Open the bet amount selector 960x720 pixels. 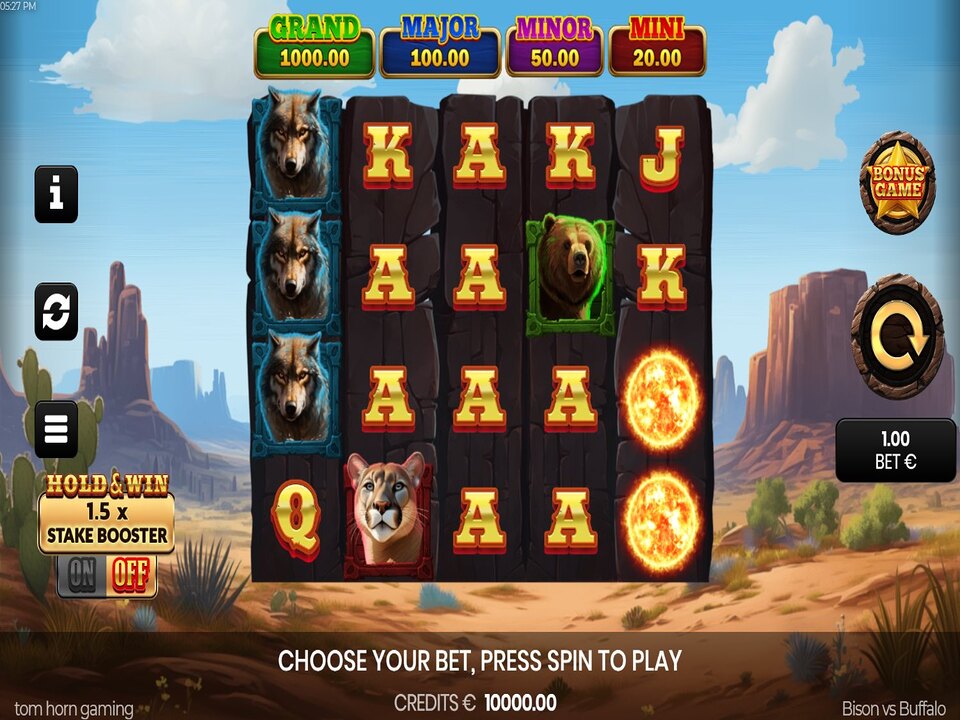896,450
